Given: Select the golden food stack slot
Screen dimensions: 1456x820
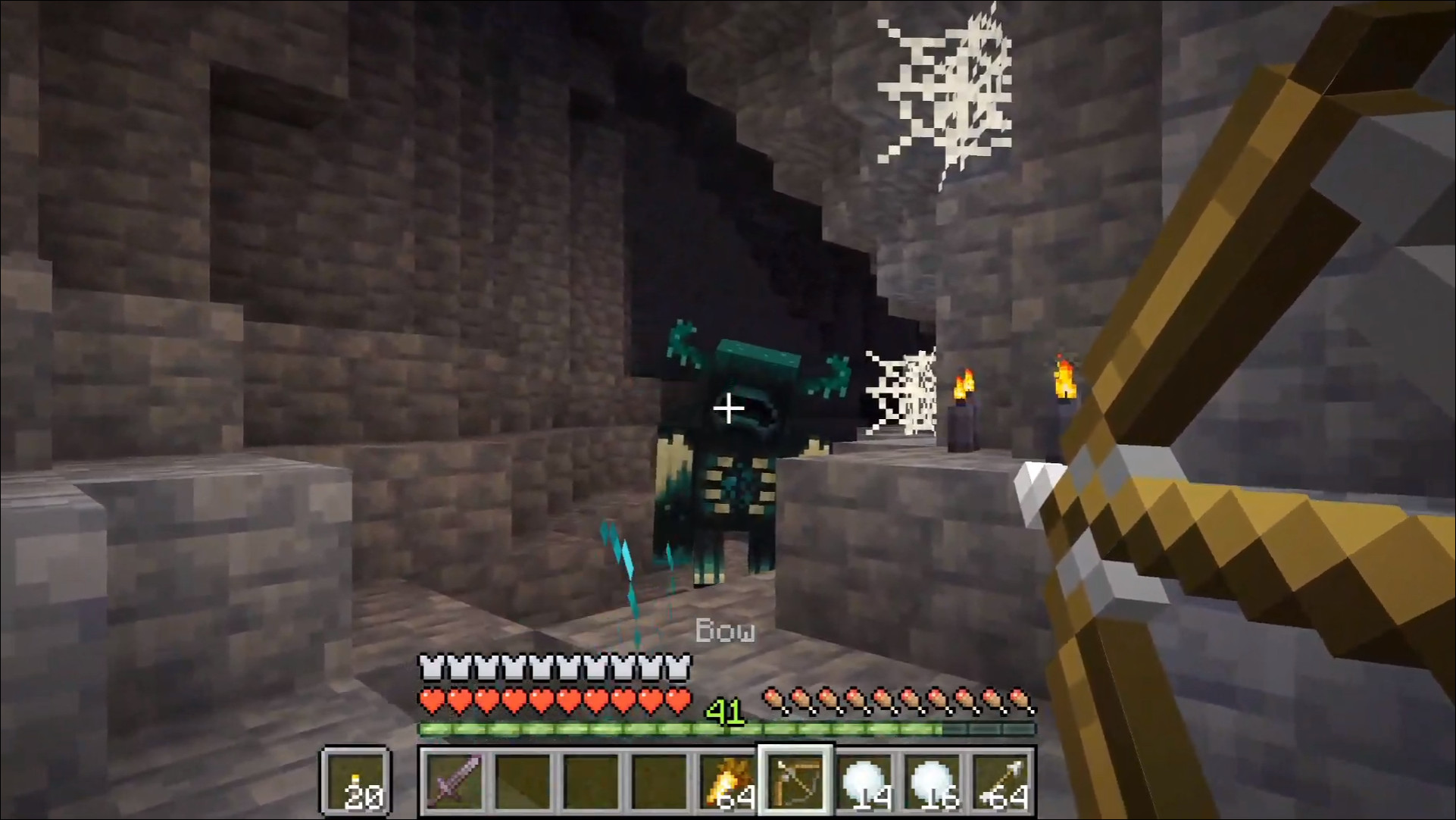Looking at the screenshot, I should [x=728, y=781].
